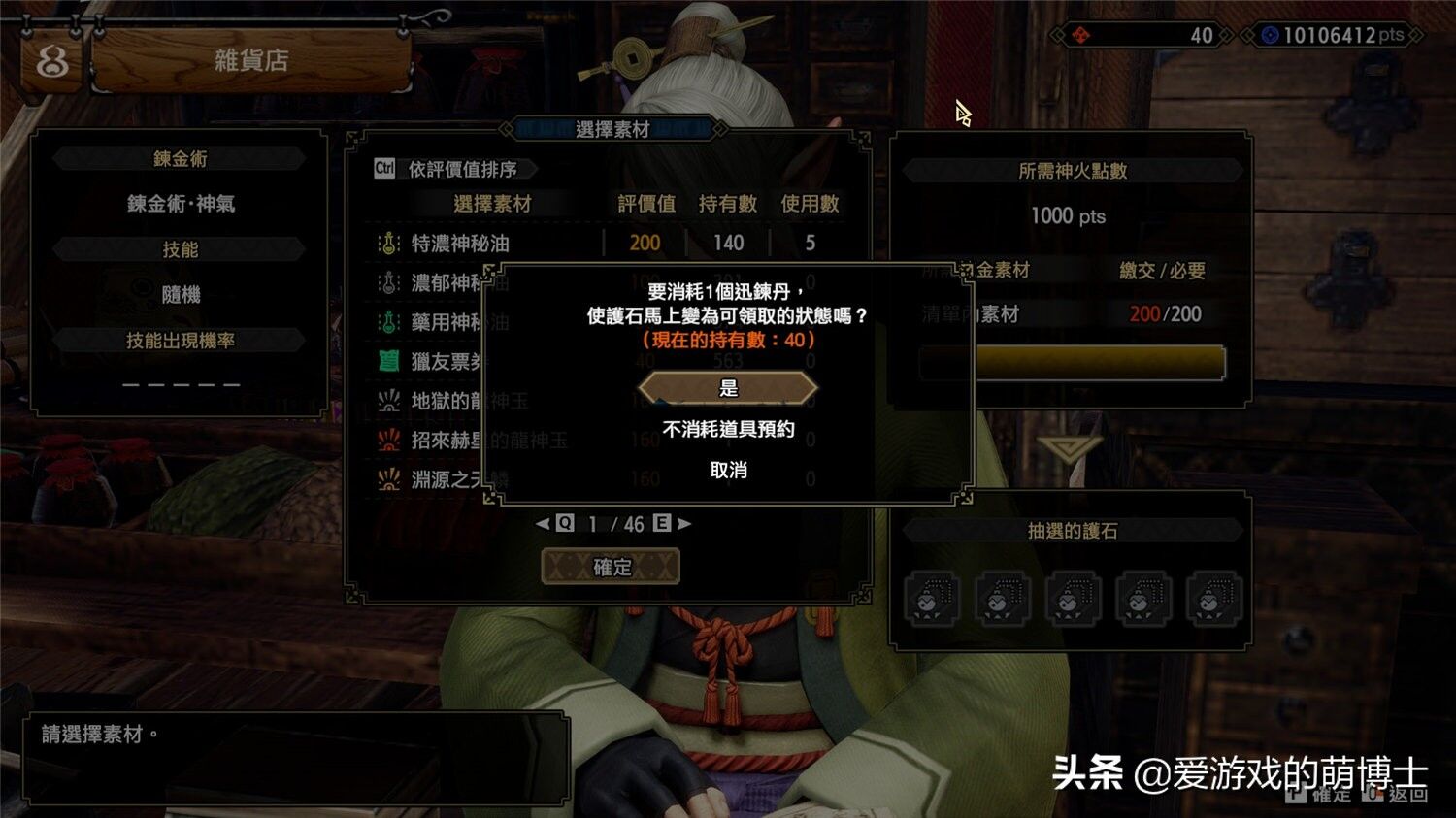This screenshot has width=1456, height=818.
Task: Select the 淵源之龍鱗 scale icon
Action: 387,477
